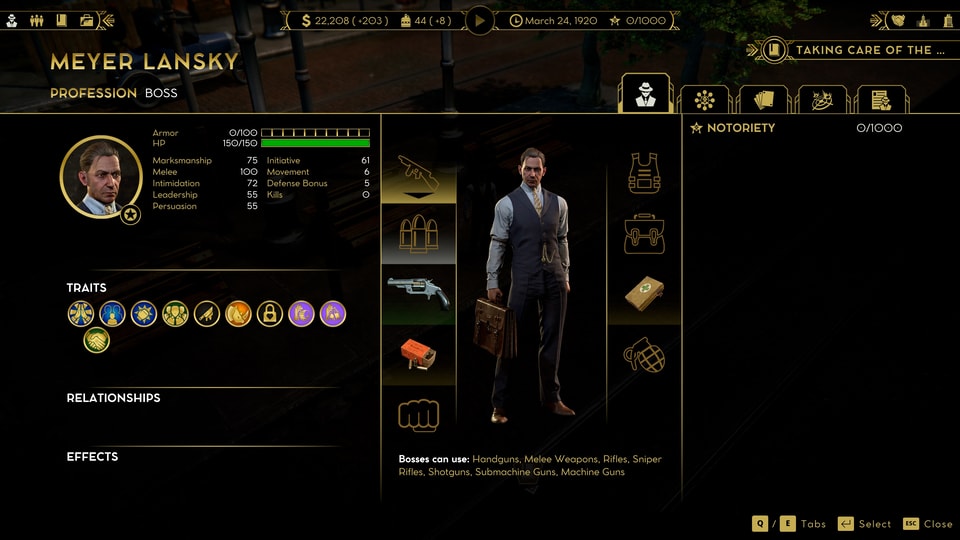Image resolution: width=960 pixels, height=540 pixels.
Task: Inspect the rhino trait icon
Action: 238,314
